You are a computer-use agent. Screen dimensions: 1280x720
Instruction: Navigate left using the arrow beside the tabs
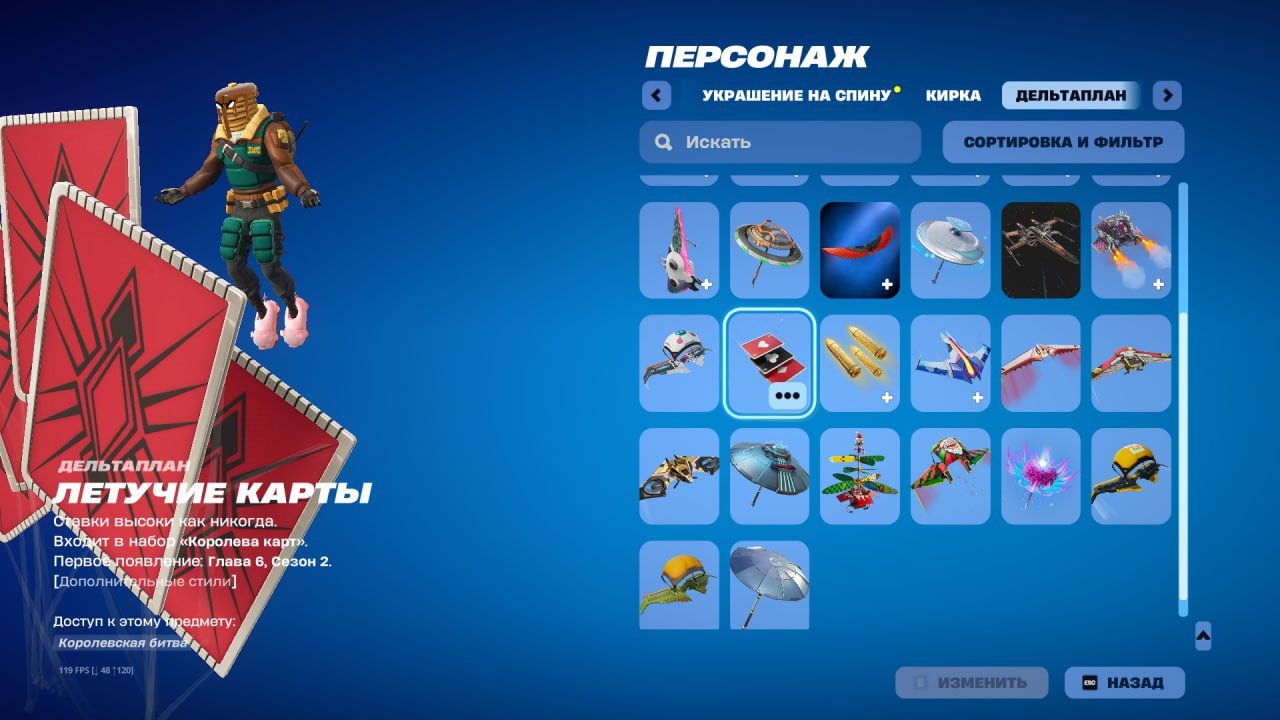656,95
